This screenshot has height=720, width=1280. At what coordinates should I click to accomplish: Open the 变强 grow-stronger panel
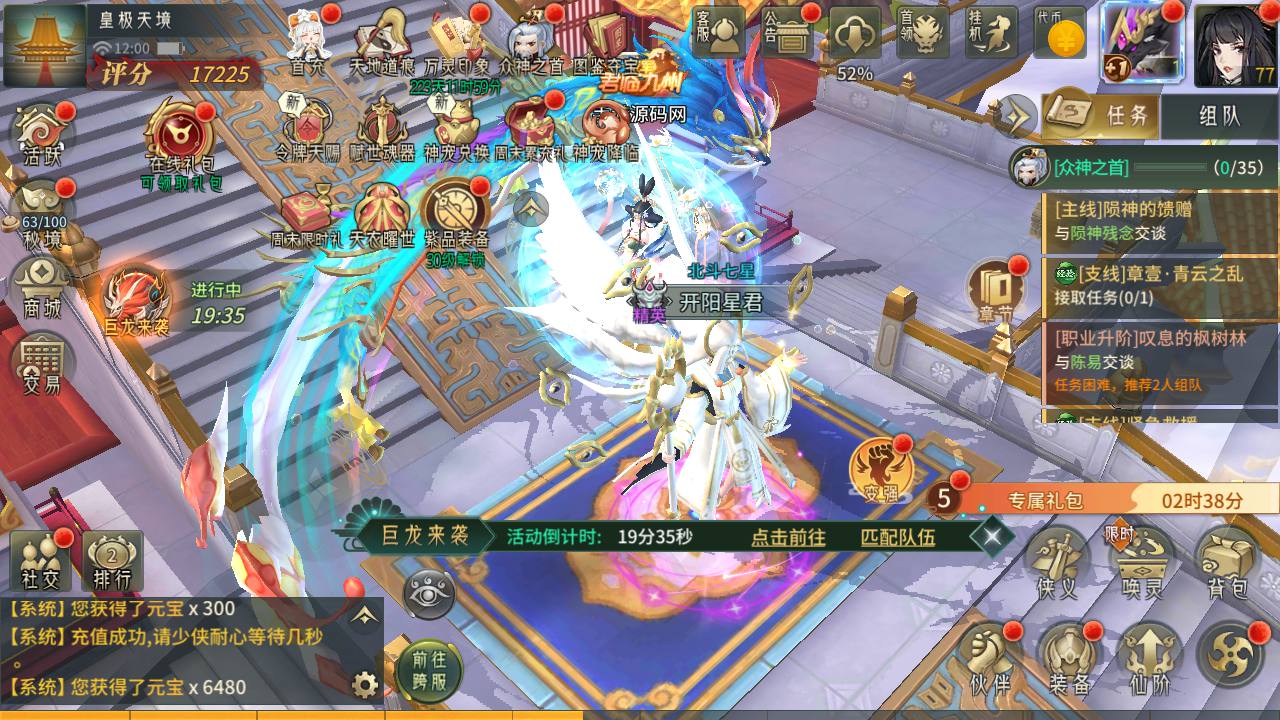coord(880,470)
